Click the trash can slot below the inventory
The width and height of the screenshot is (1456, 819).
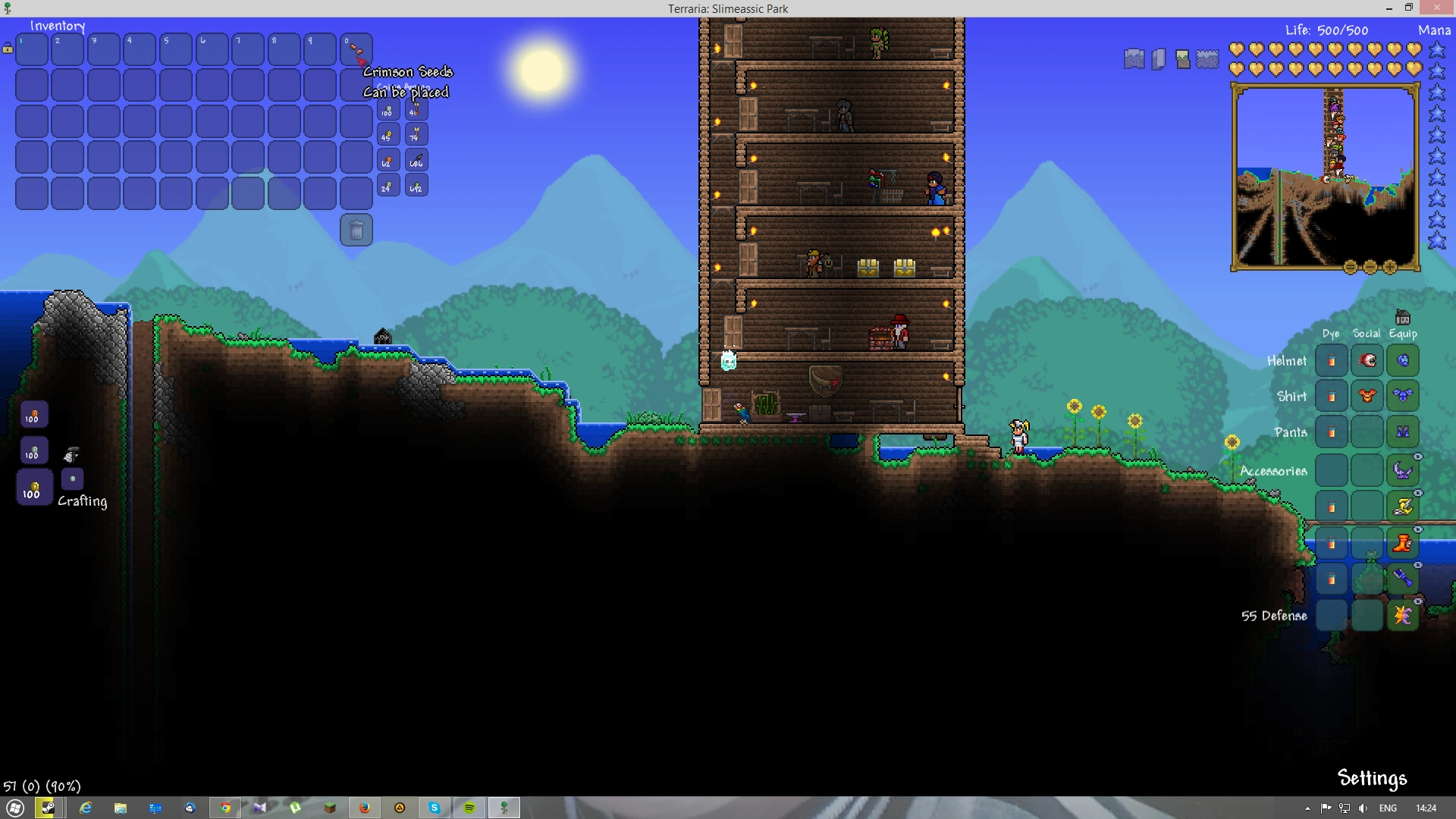(356, 230)
